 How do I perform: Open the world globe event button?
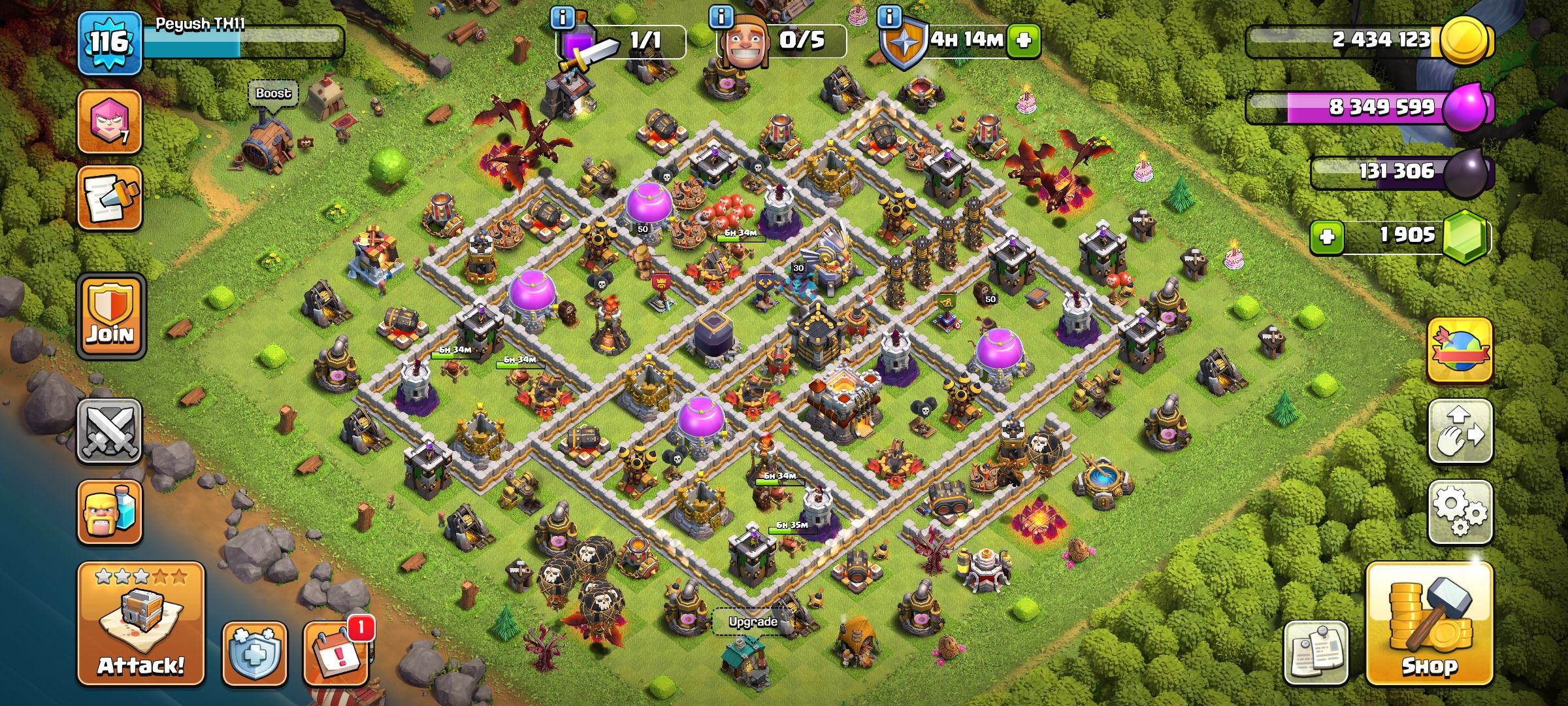pyautogui.click(x=1460, y=350)
